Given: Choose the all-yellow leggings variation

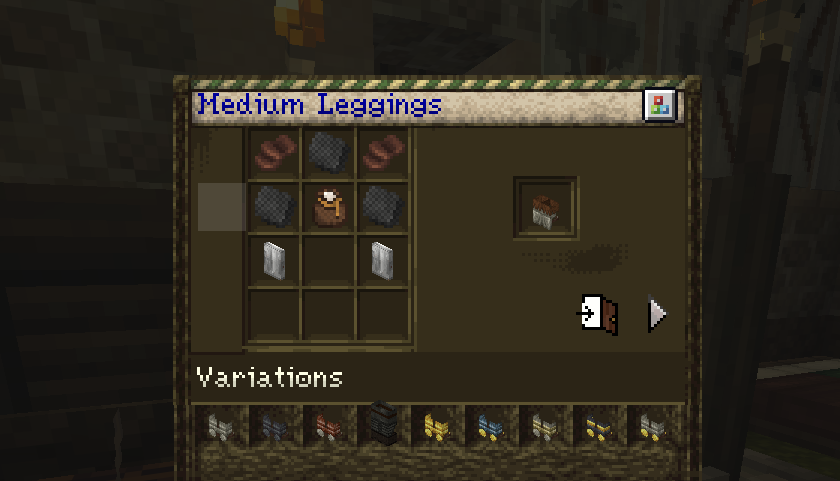Looking at the screenshot, I should point(434,427).
